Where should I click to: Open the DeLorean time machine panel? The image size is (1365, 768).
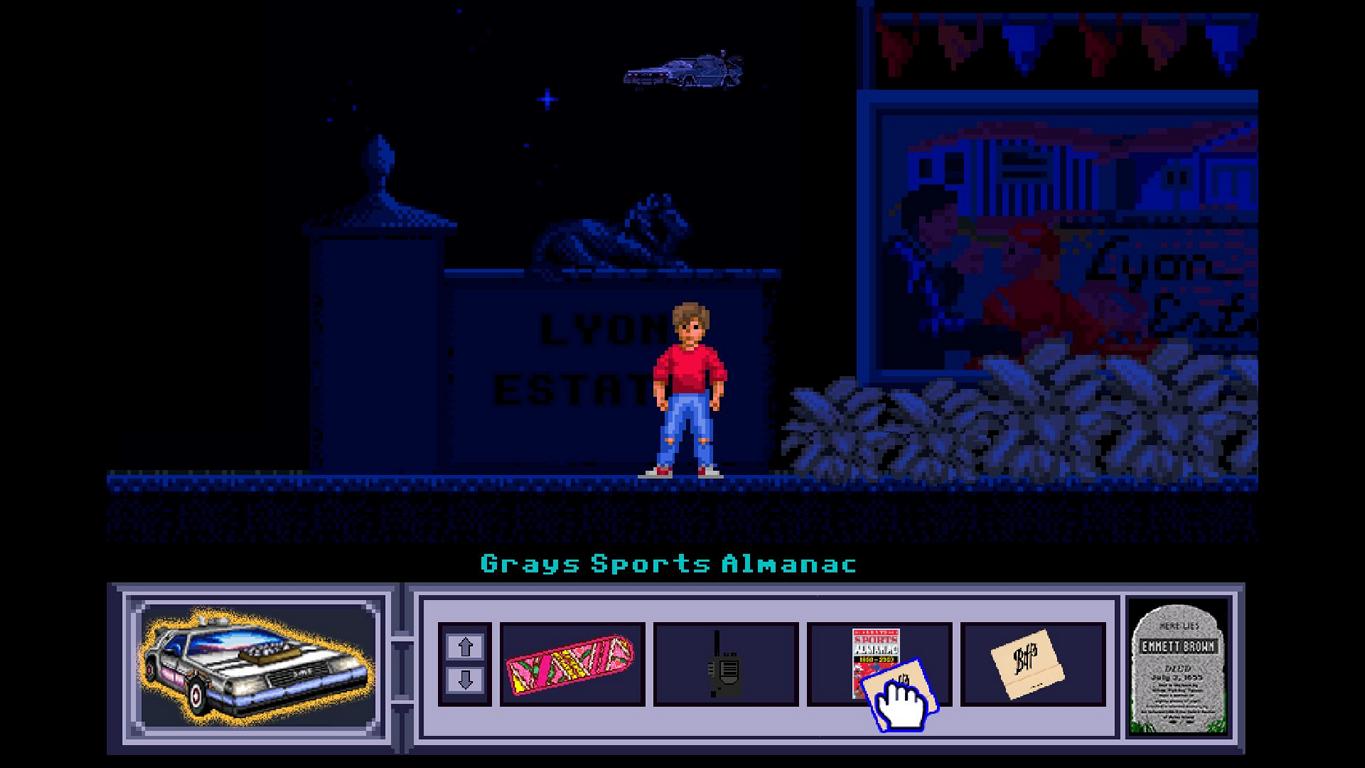255,664
